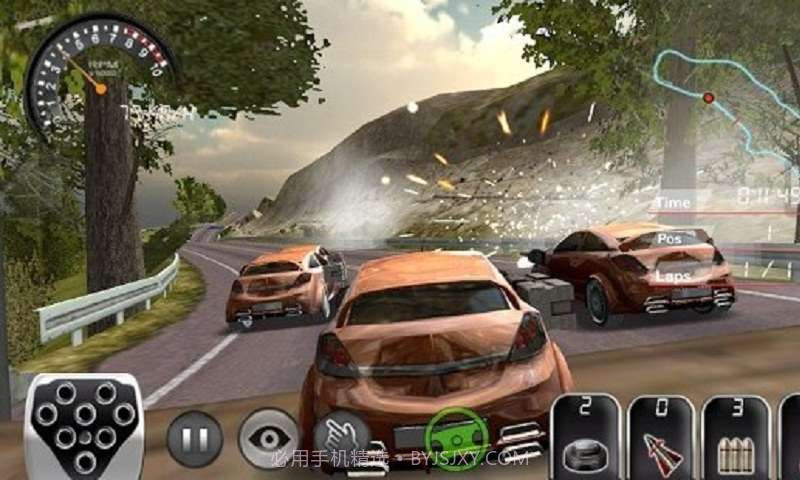Select the hand touch-control icon
Image resolution: width=800 pixels, height=480 pixels.
pyautogui.click(x=342, y=438)
